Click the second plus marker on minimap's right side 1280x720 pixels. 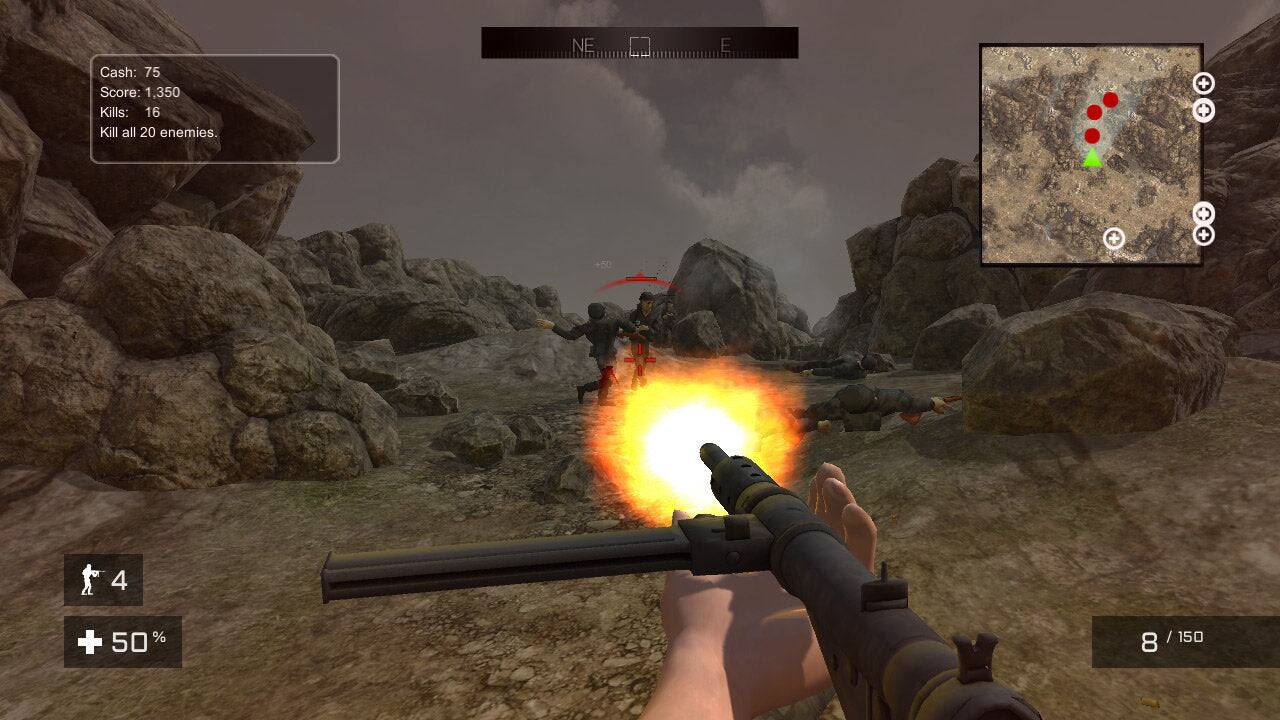coord(1202,109)
